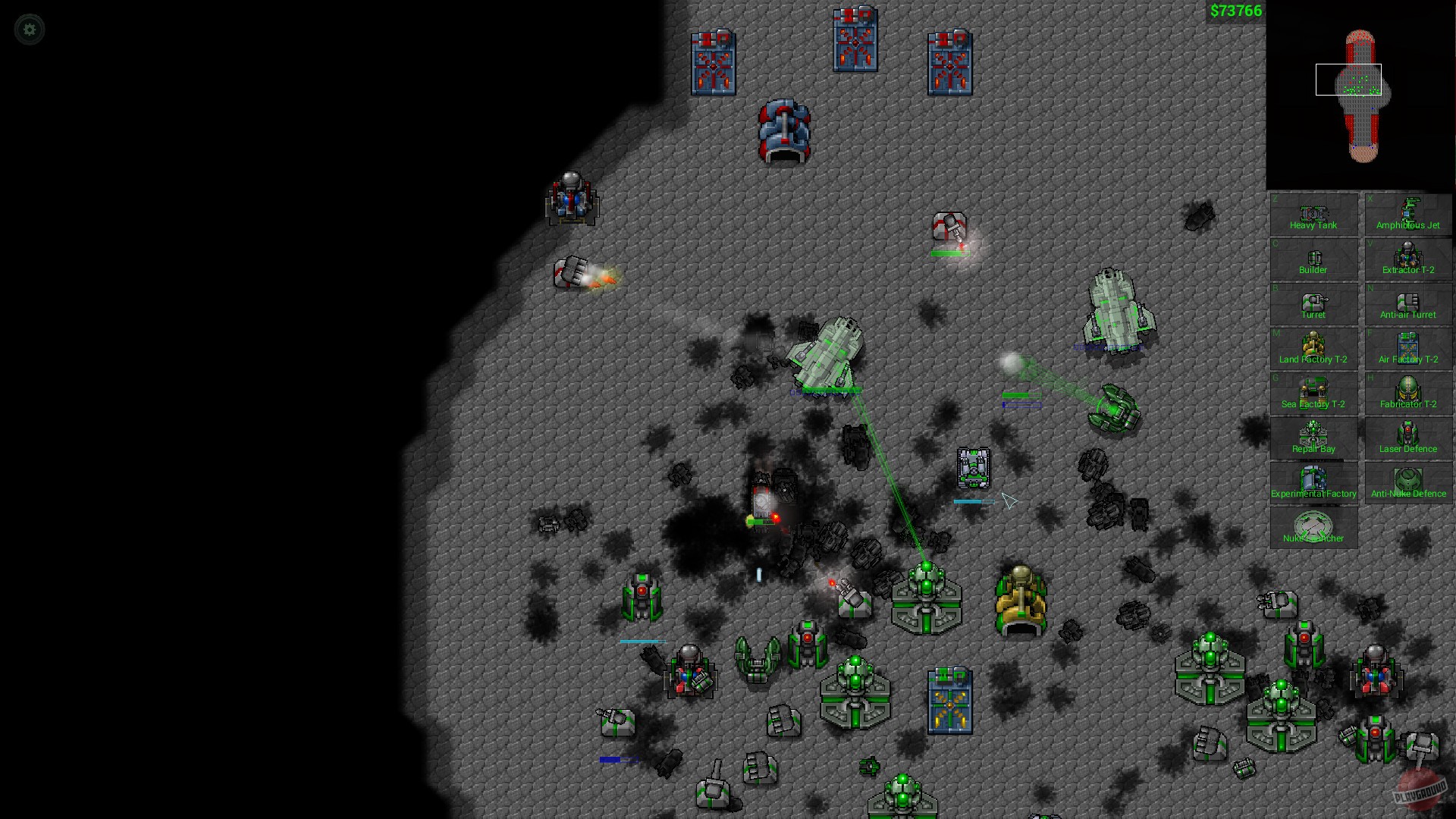Click the Repair Bay build icon
The width and height of the screenshot is (1456, 819).
point(1313,438)
